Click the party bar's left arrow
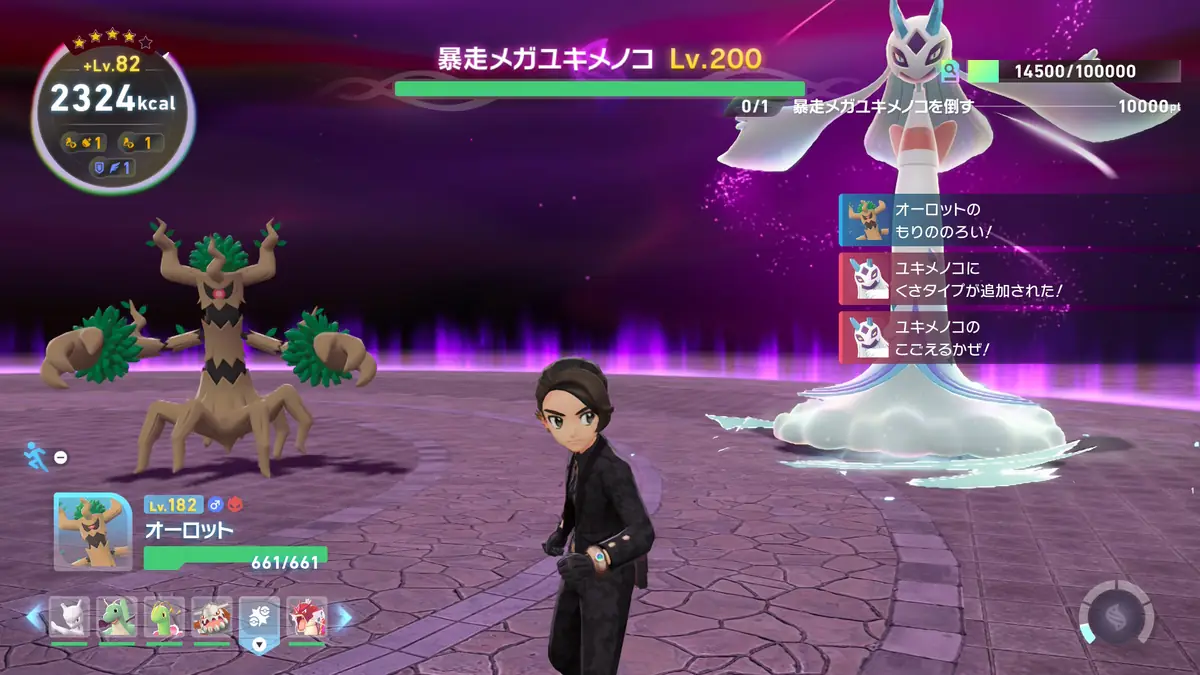This screenshot has height=675, width=1200. 35,618
